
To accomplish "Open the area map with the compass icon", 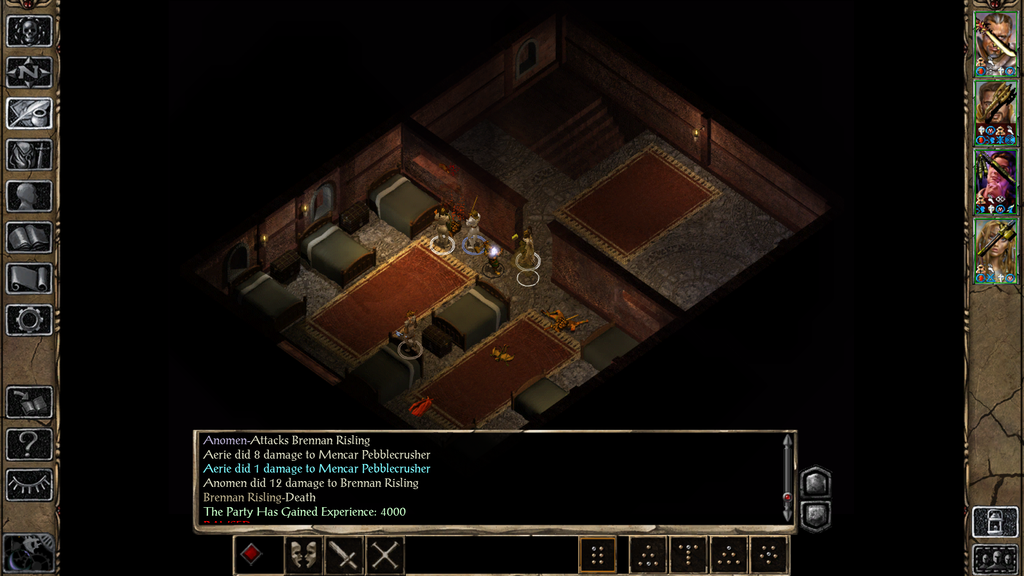I will pyautogui.click(x=29, y=72).
